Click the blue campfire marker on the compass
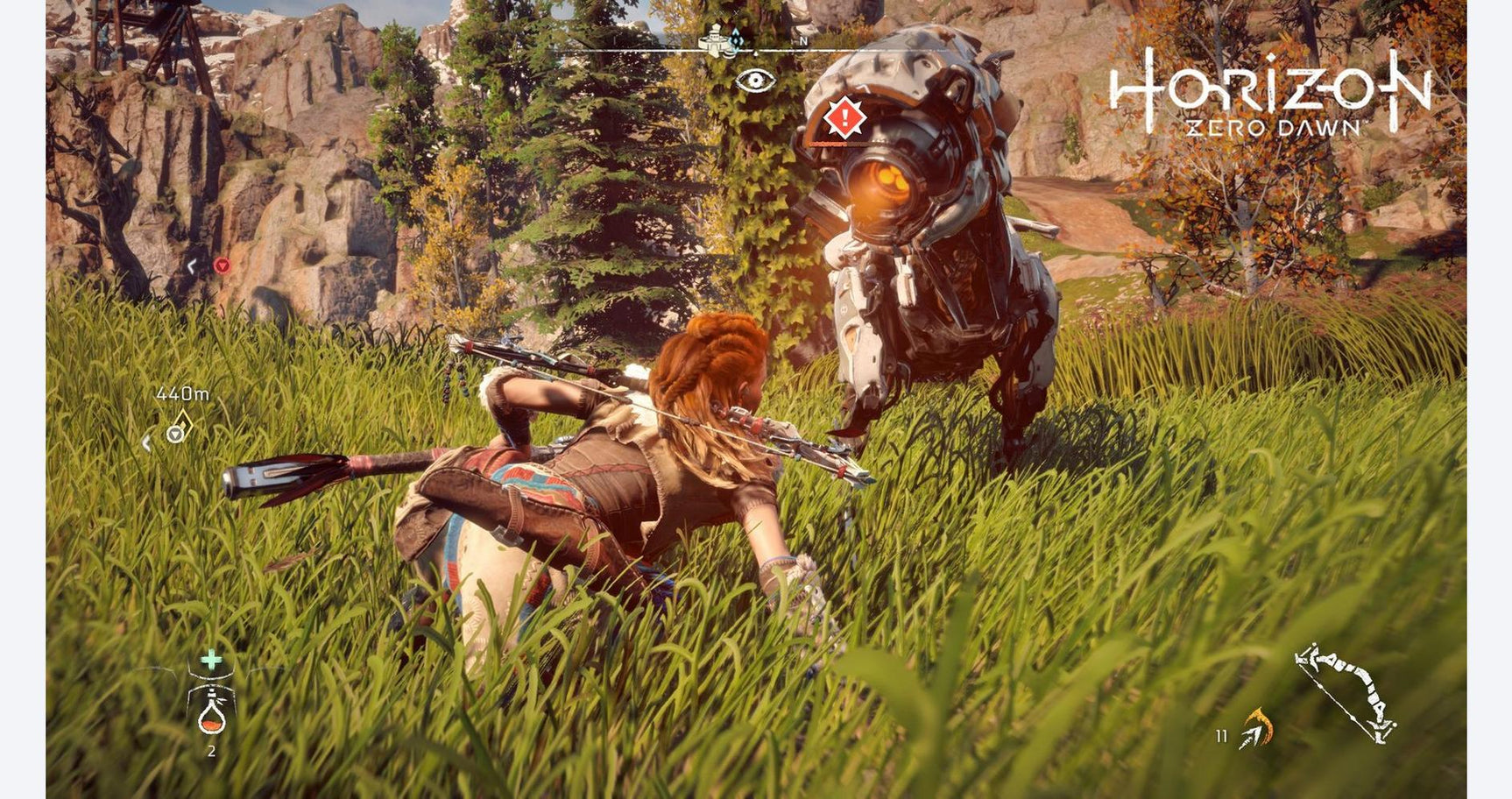Screen dimensions: 1512x799 737,39
